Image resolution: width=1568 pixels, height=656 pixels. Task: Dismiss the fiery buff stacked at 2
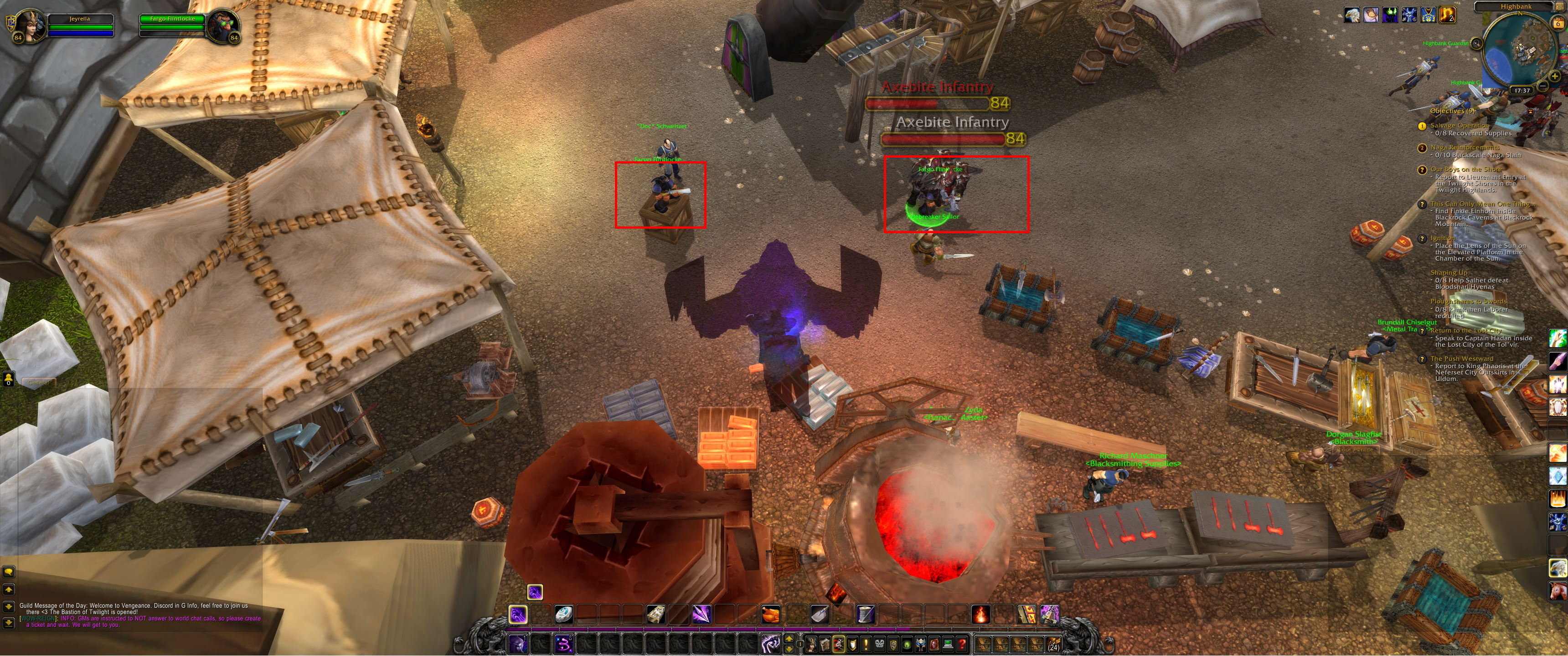[x=1448, y=15]
